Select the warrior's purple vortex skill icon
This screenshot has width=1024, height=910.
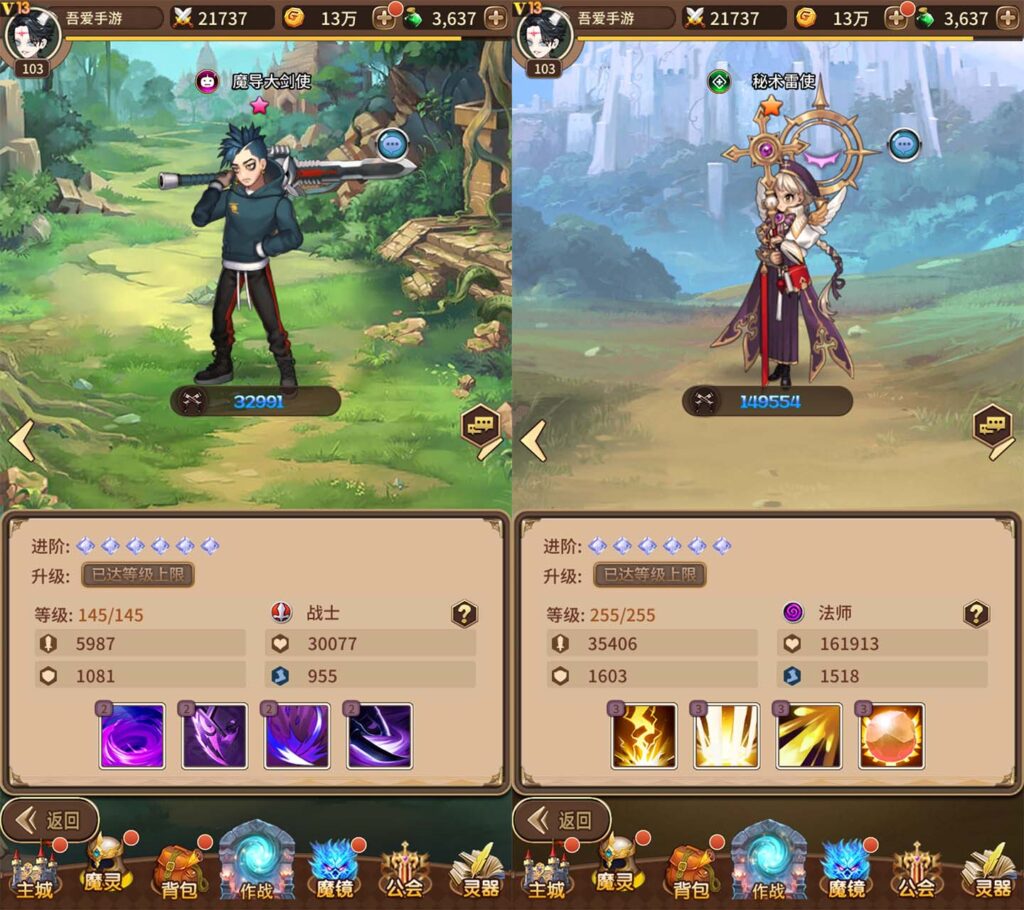pos(132,736)
